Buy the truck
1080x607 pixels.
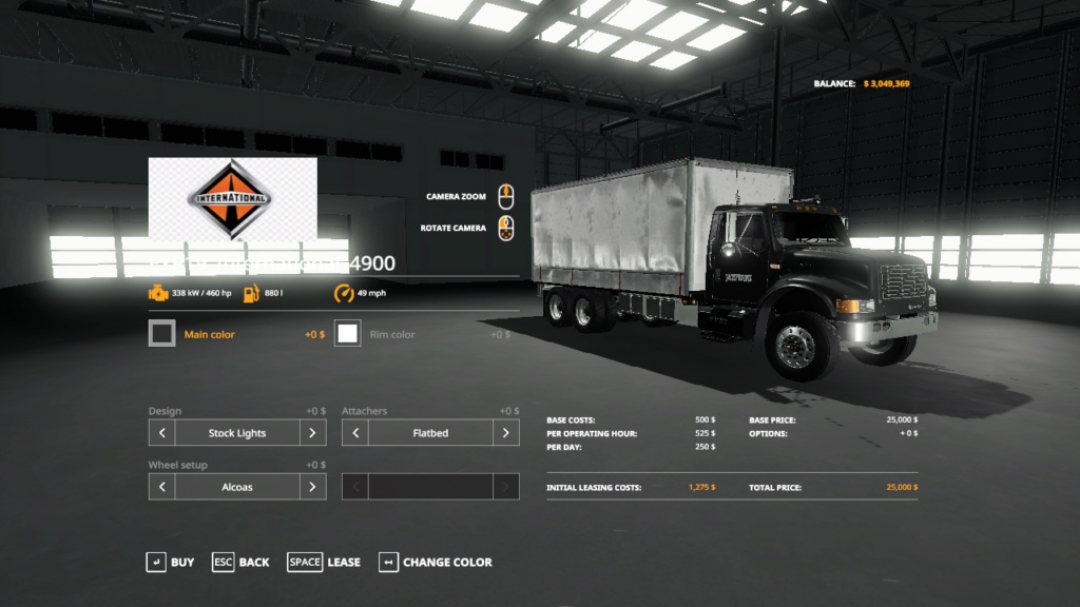point(170,562)
